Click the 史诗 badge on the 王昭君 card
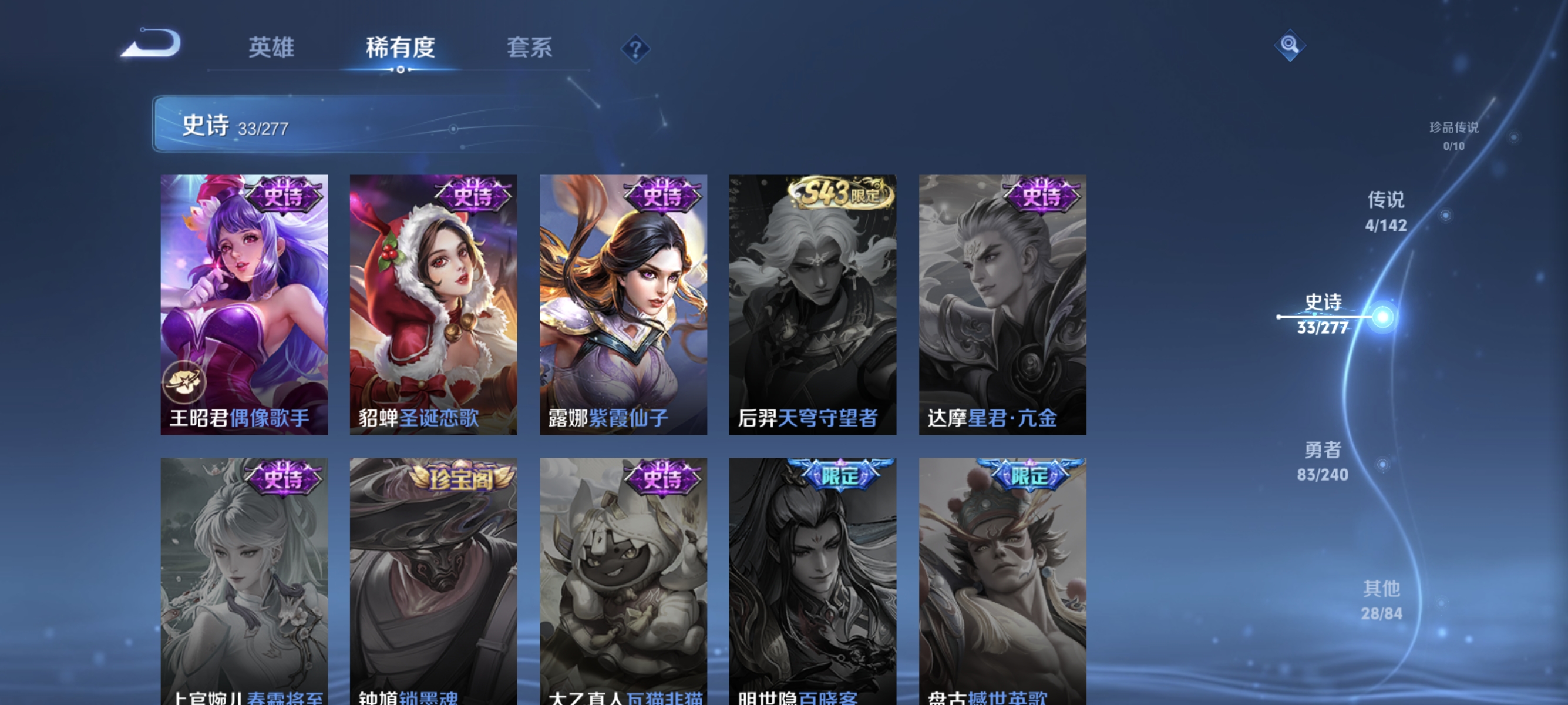 coord(285,196)
